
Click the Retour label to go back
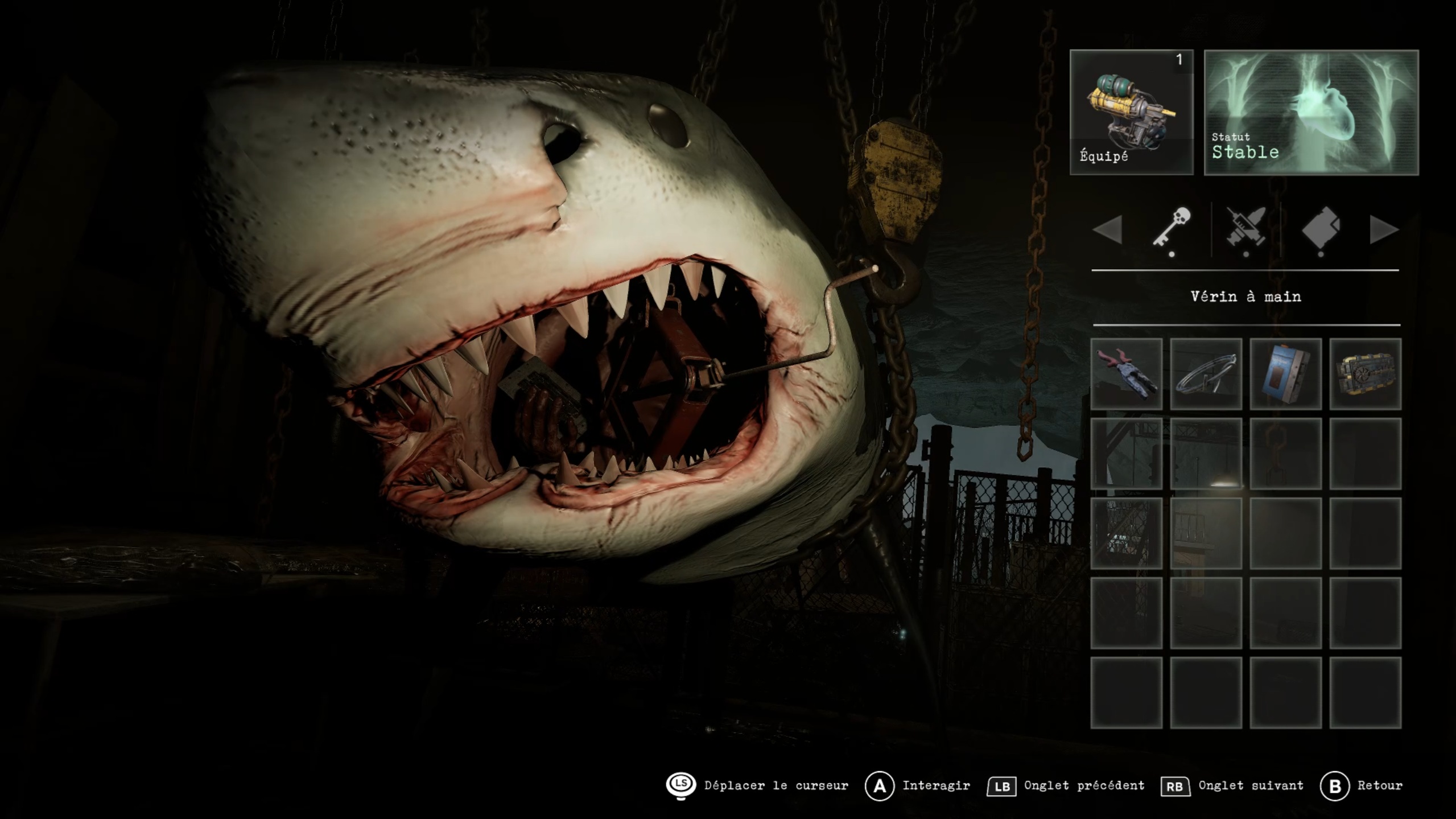pyautogui.click(x=1380, y=785)
